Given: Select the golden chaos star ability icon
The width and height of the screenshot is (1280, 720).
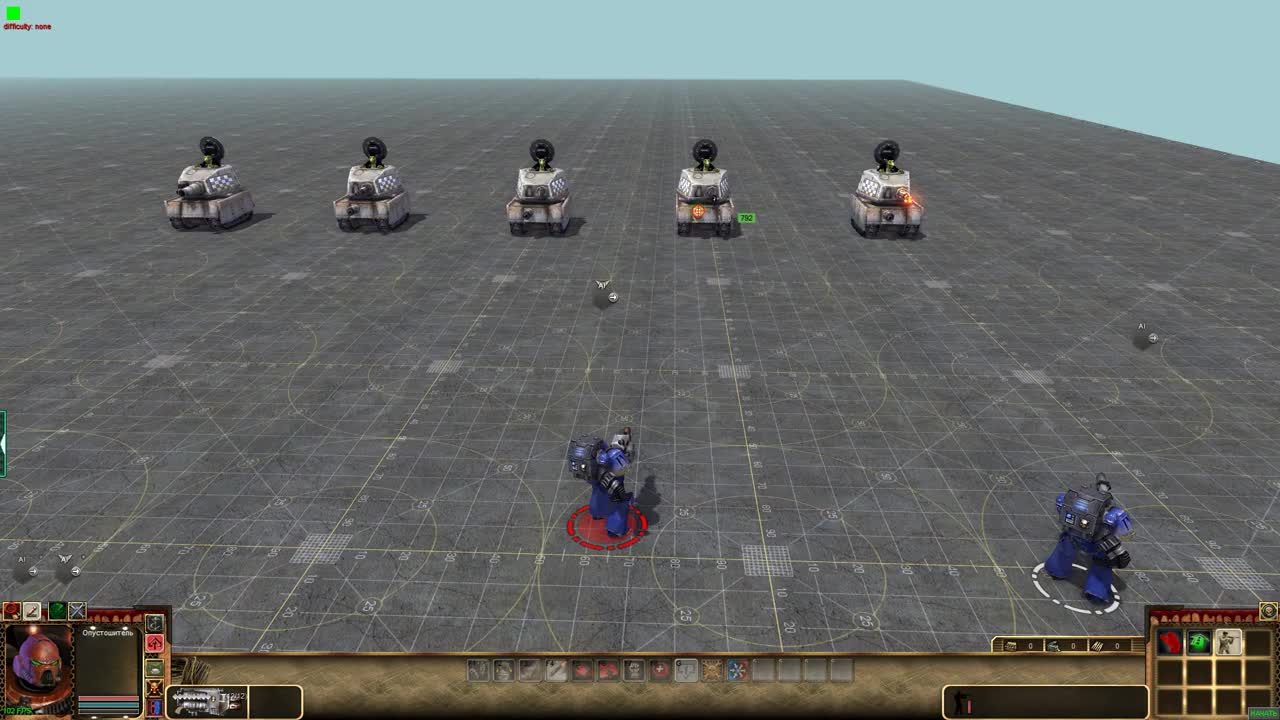Looking at the screenshot, I should tap(710, 671).
